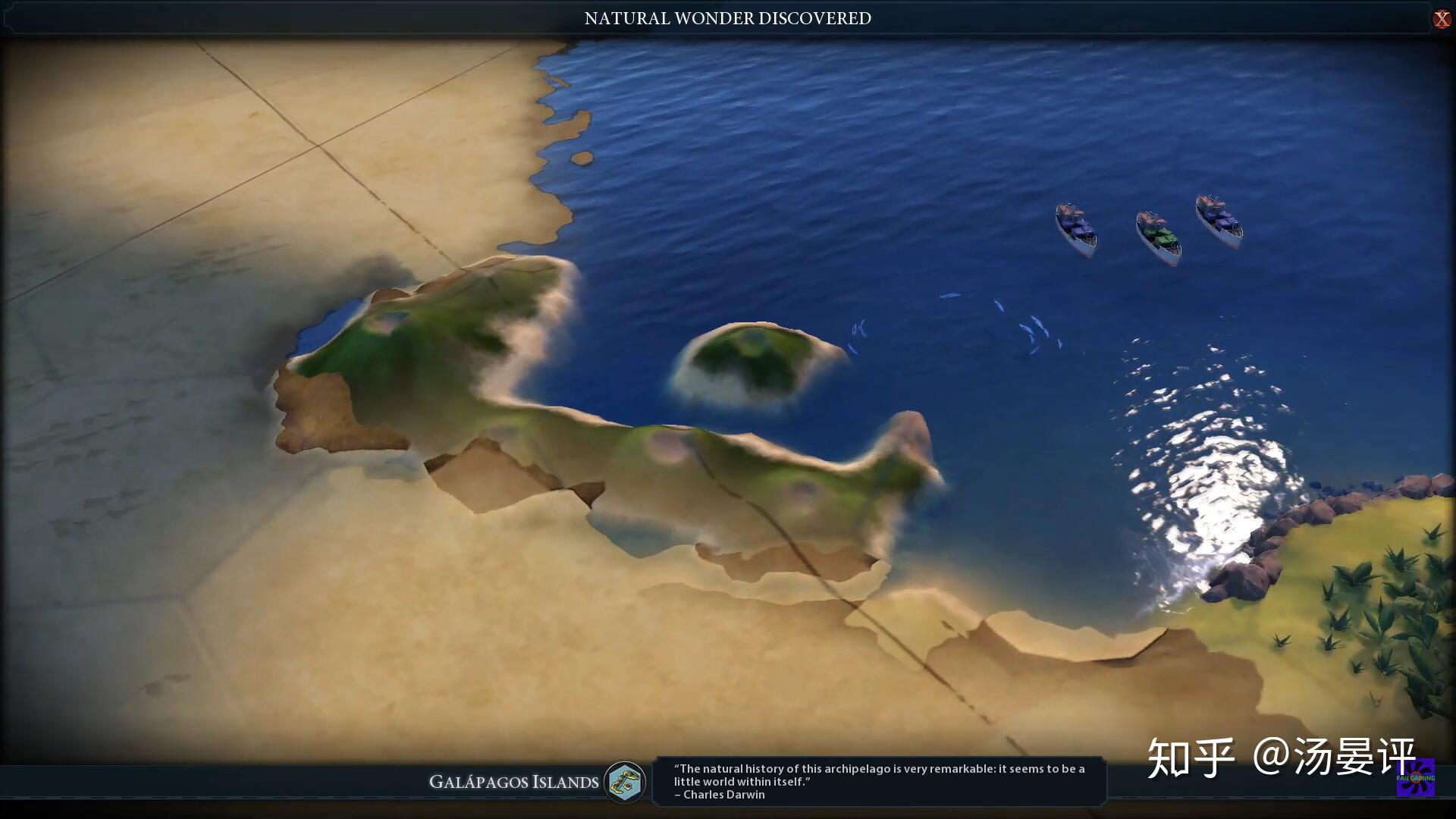The width and height of the screenshot is (1456, 819).
Task: Close the Natural Wonder Discovered screen
Action: point(1441,19)
